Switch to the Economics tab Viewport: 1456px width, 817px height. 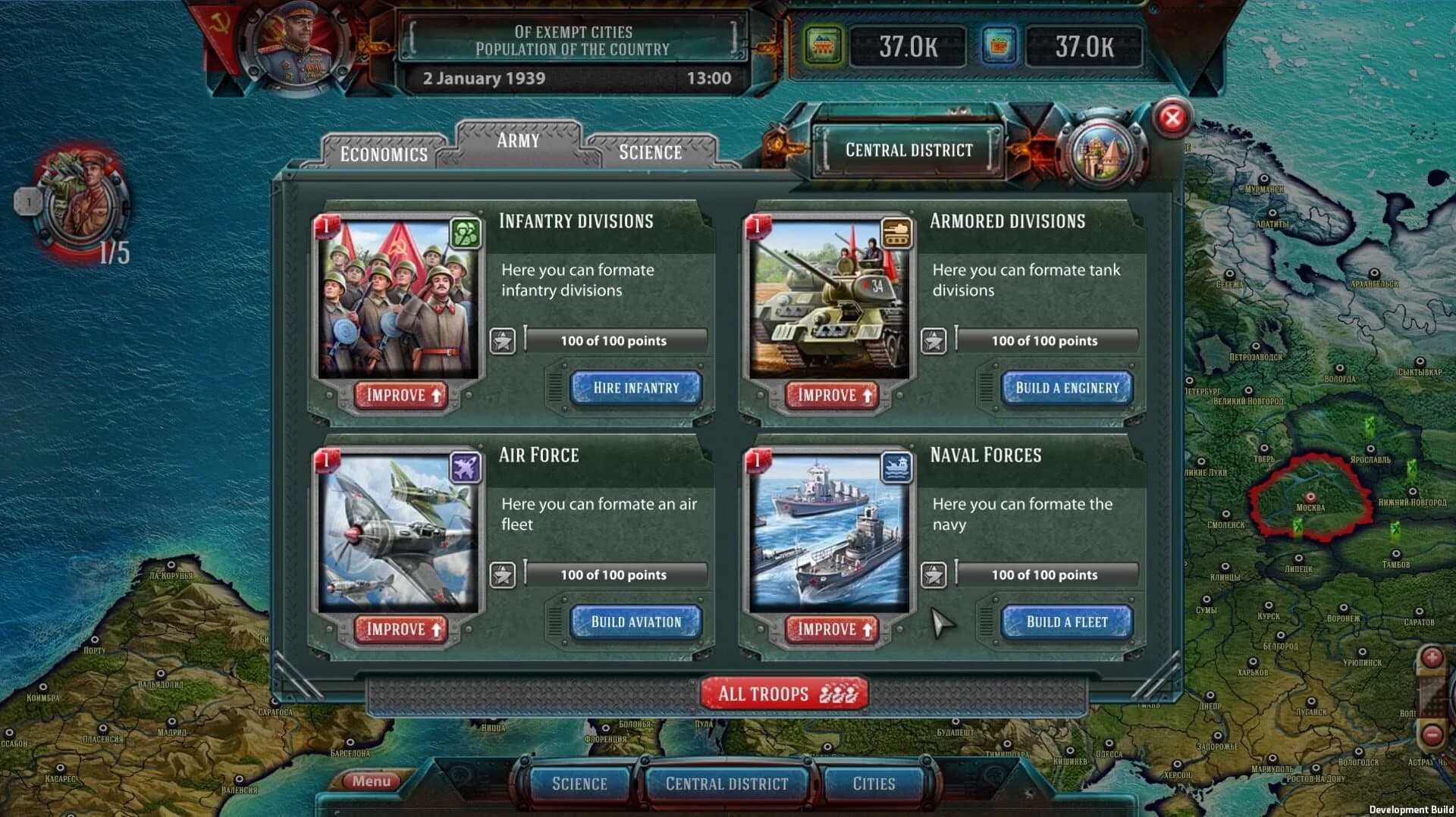pos(383,154)
